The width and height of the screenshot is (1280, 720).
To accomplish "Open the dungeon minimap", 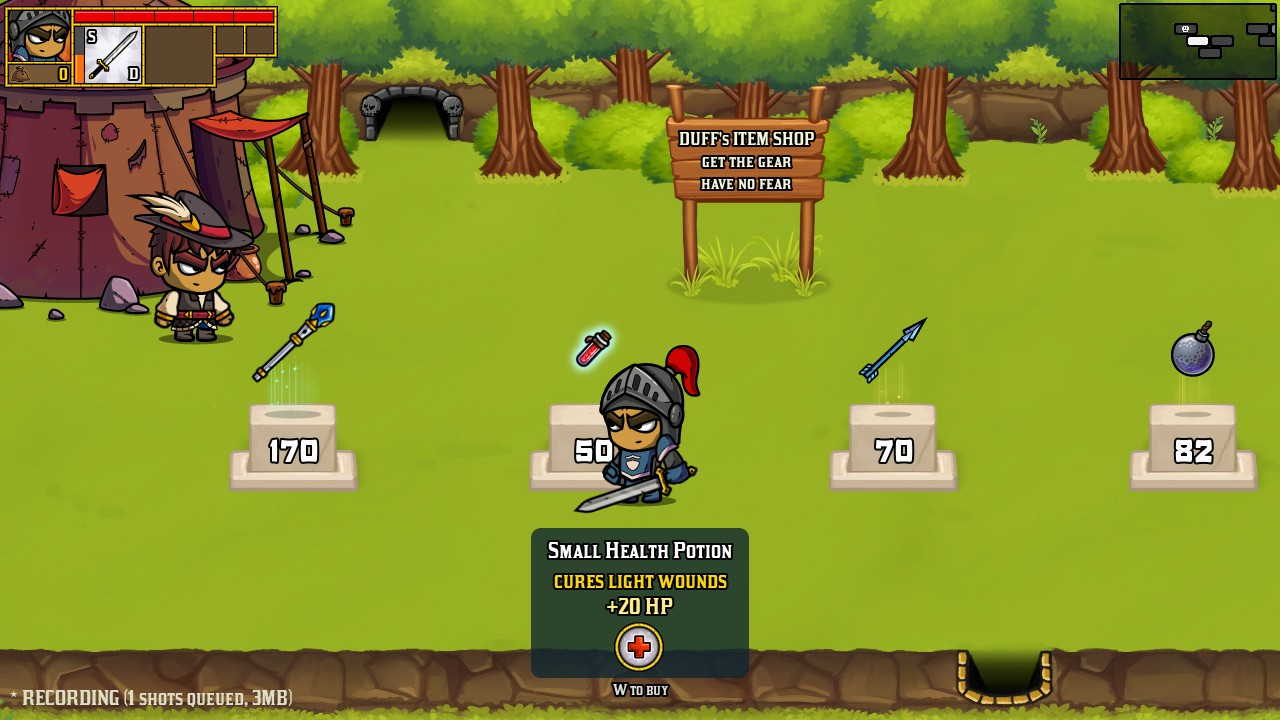I will pyautogui.click(x=1197, y=41).
